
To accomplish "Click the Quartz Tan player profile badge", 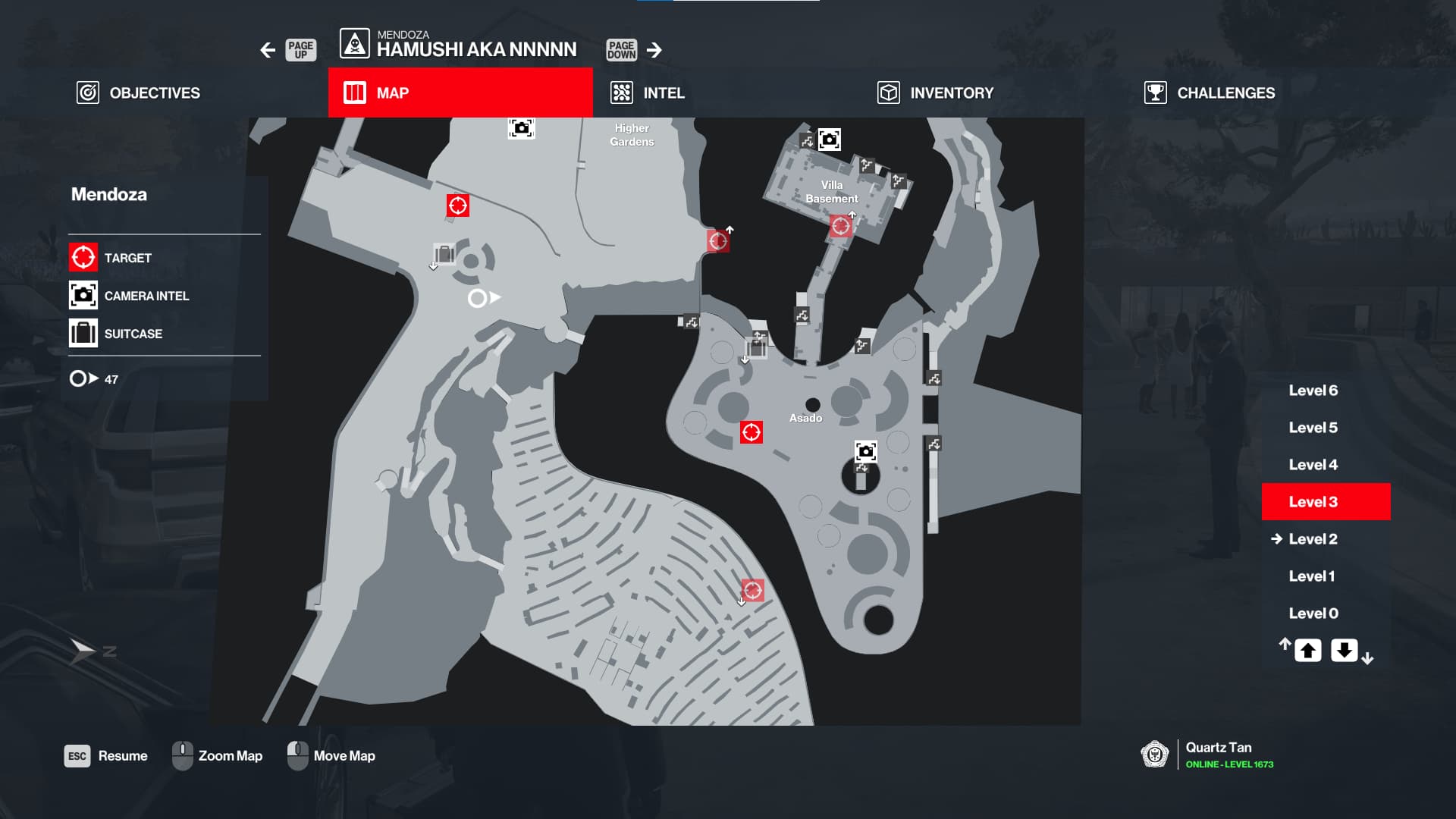I will 1154,755.
